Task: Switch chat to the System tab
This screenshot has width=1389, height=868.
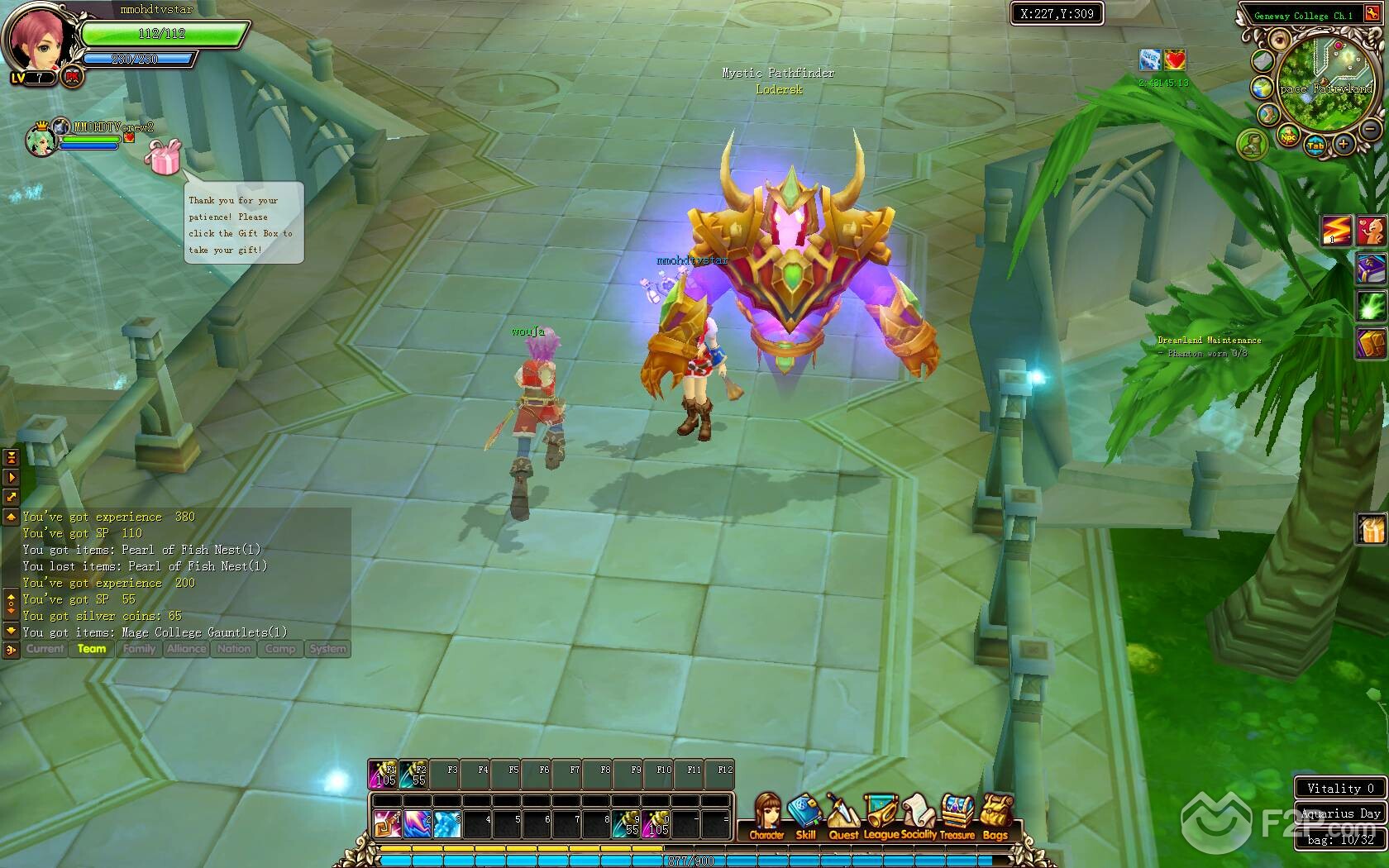Action: point(327,649)
